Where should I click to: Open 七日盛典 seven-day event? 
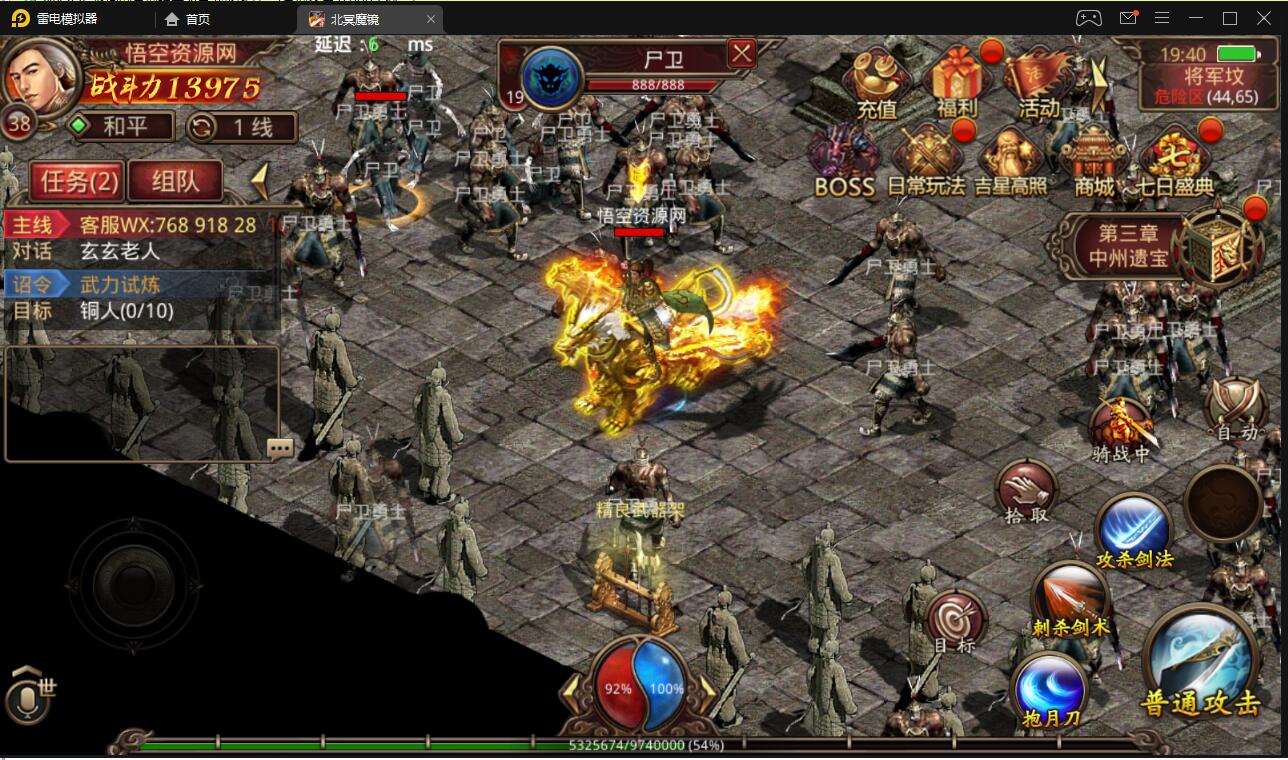pyautogui.click(x=1174, y=160)
